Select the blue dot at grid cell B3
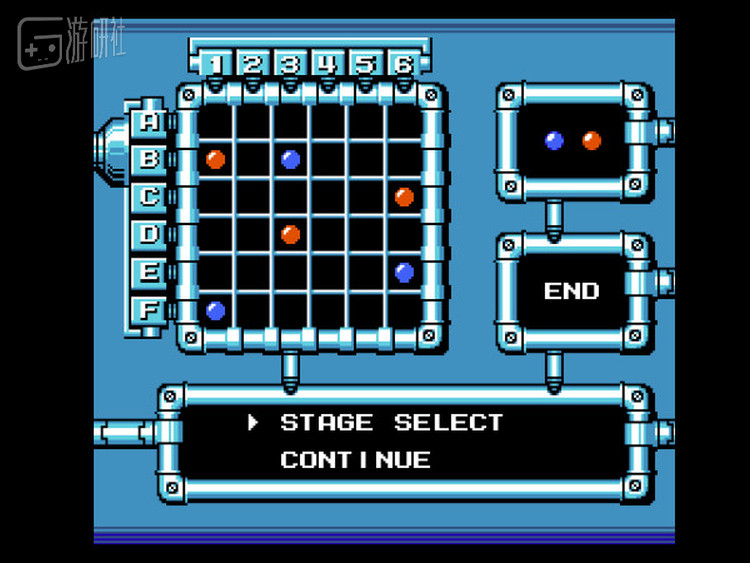 [x=291, y=159]
